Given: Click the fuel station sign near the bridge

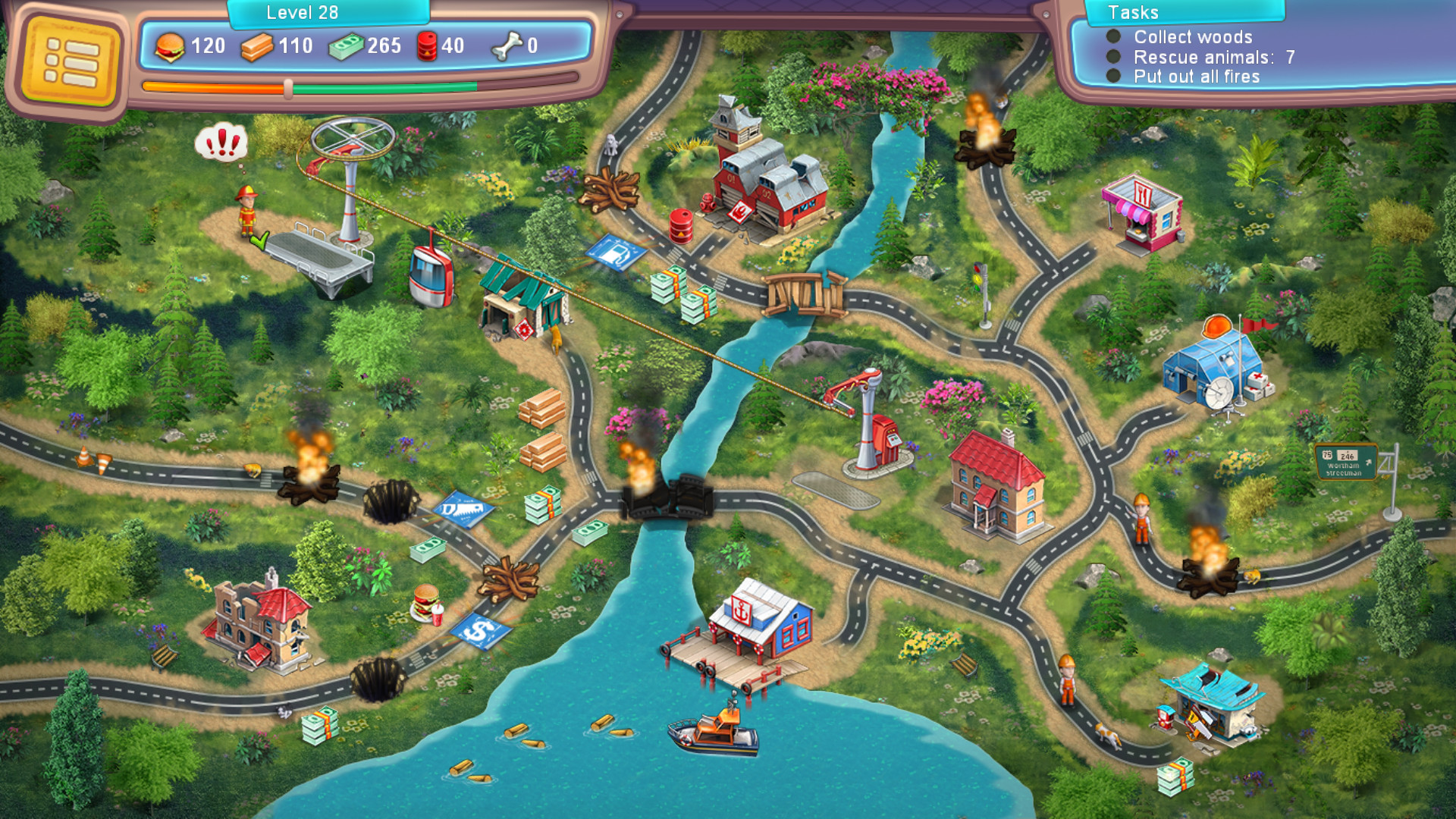Looking at the screenshot, I should [x=614, y=254].
